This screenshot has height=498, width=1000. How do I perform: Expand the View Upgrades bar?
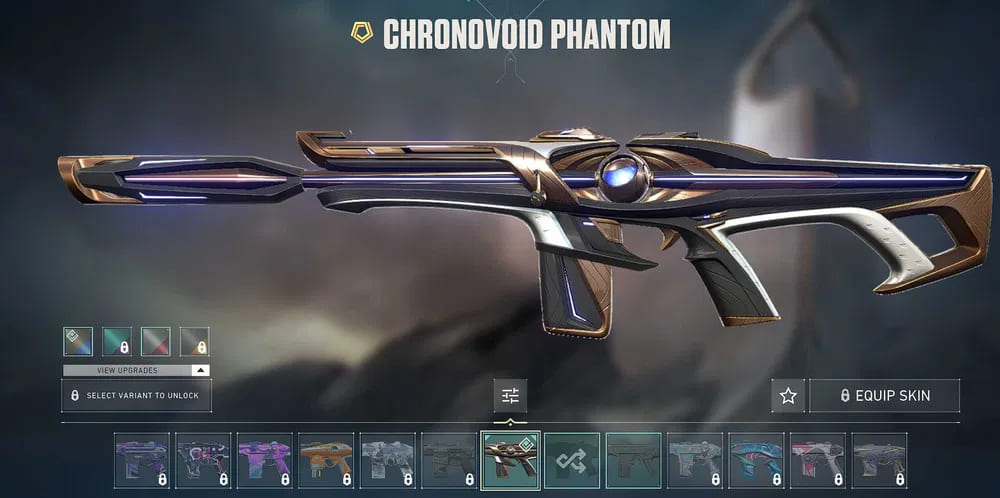[x=136, y=370]
